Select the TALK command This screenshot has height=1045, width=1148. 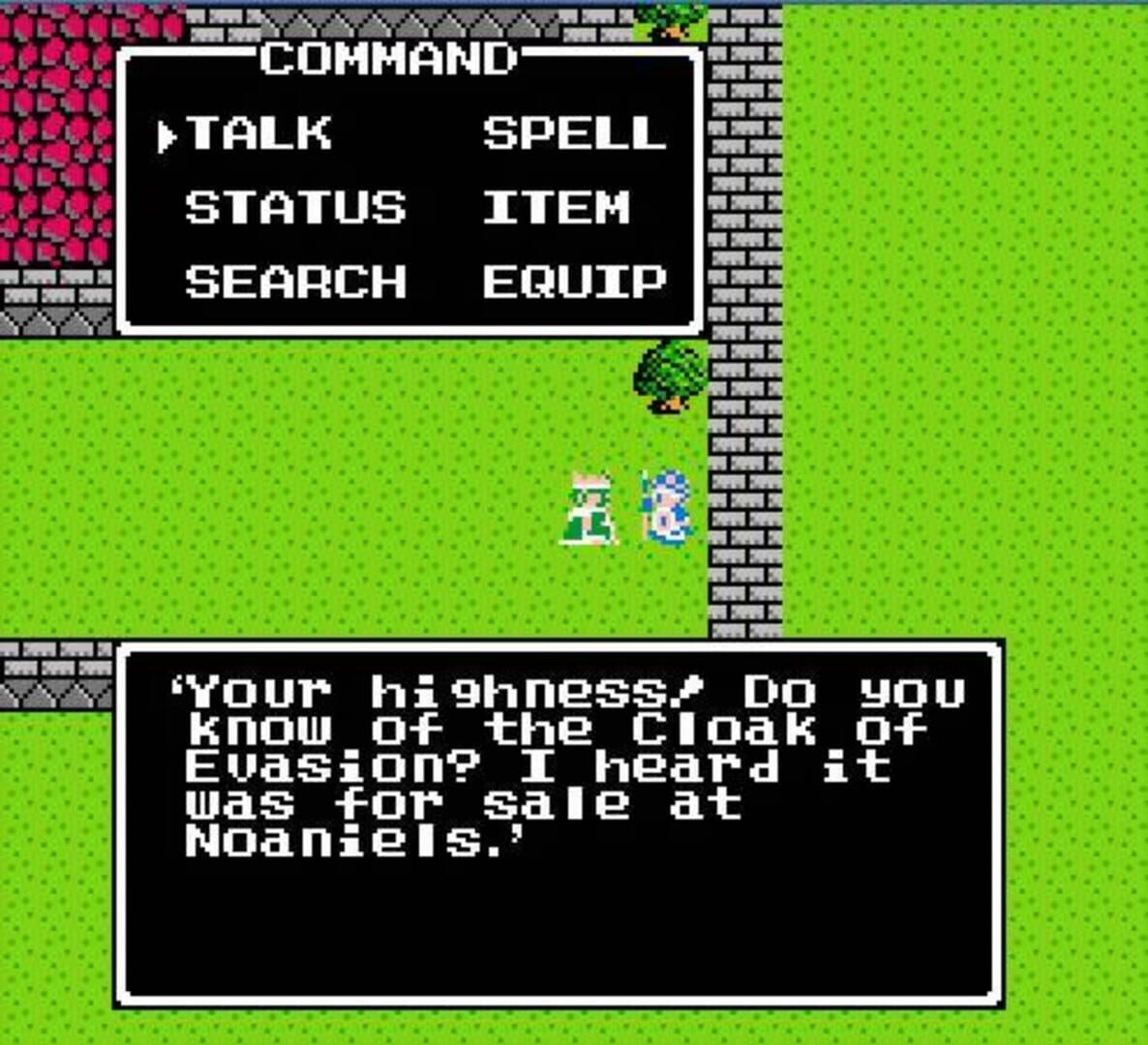point(258,134)
